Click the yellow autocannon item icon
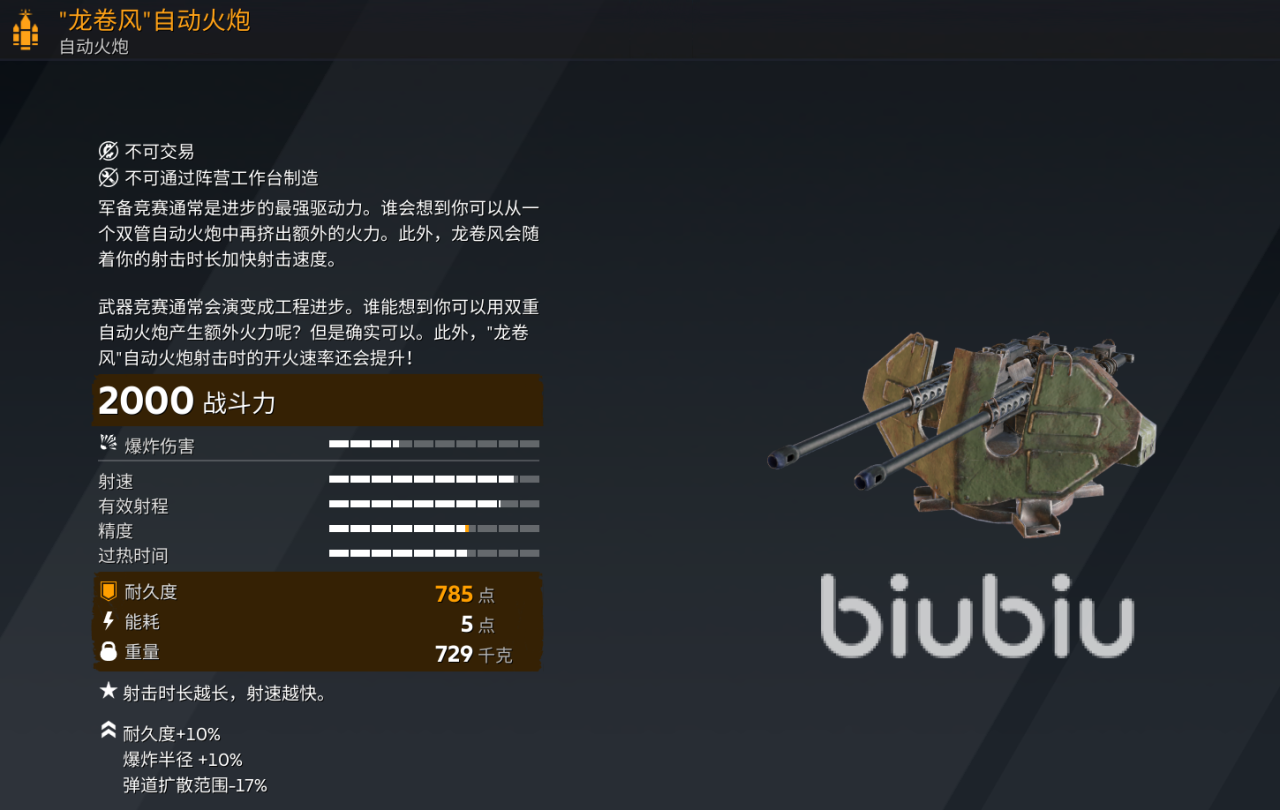 click(25, 29)
